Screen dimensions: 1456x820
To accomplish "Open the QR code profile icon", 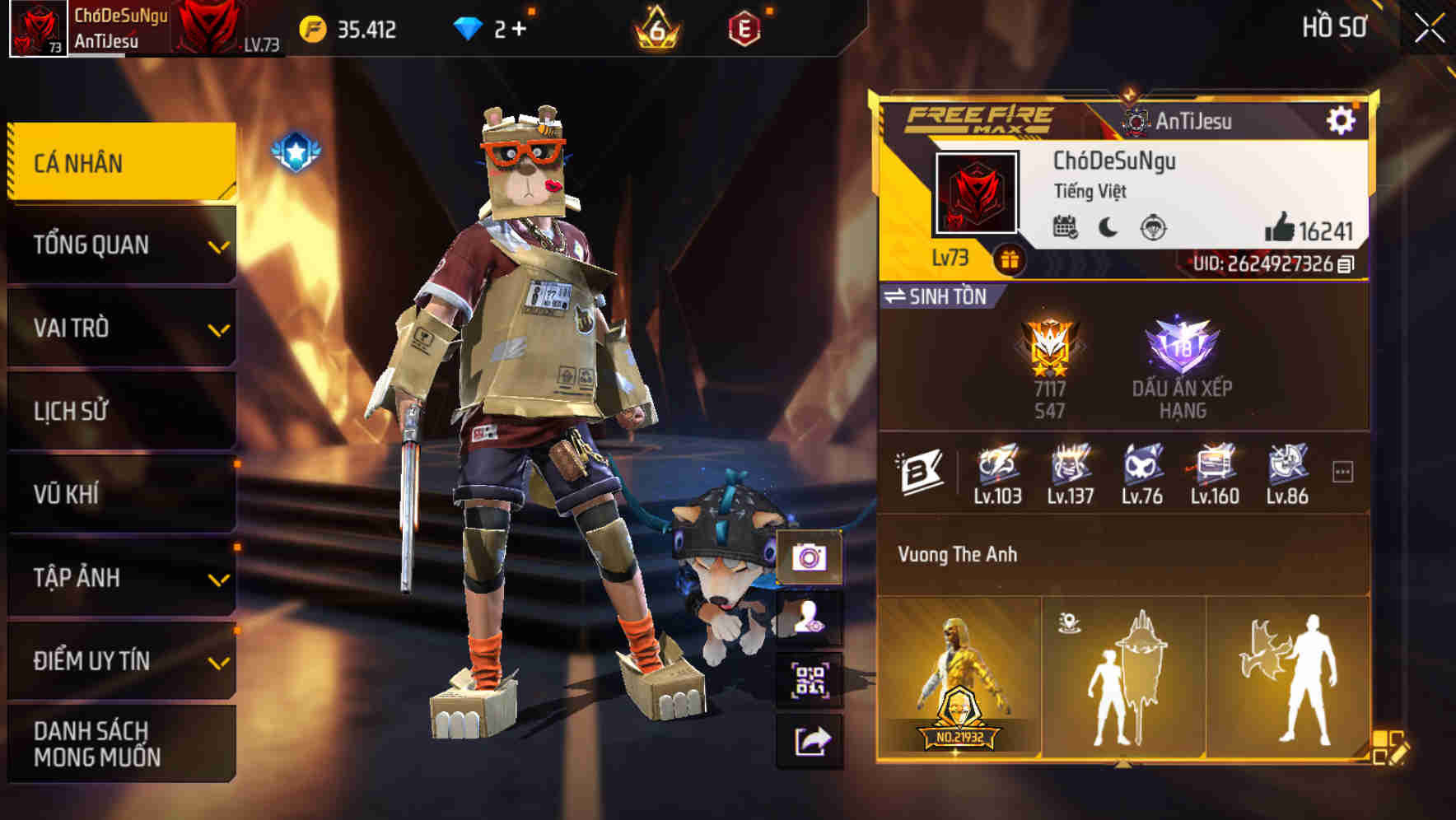I will click(x=810, y=678).
